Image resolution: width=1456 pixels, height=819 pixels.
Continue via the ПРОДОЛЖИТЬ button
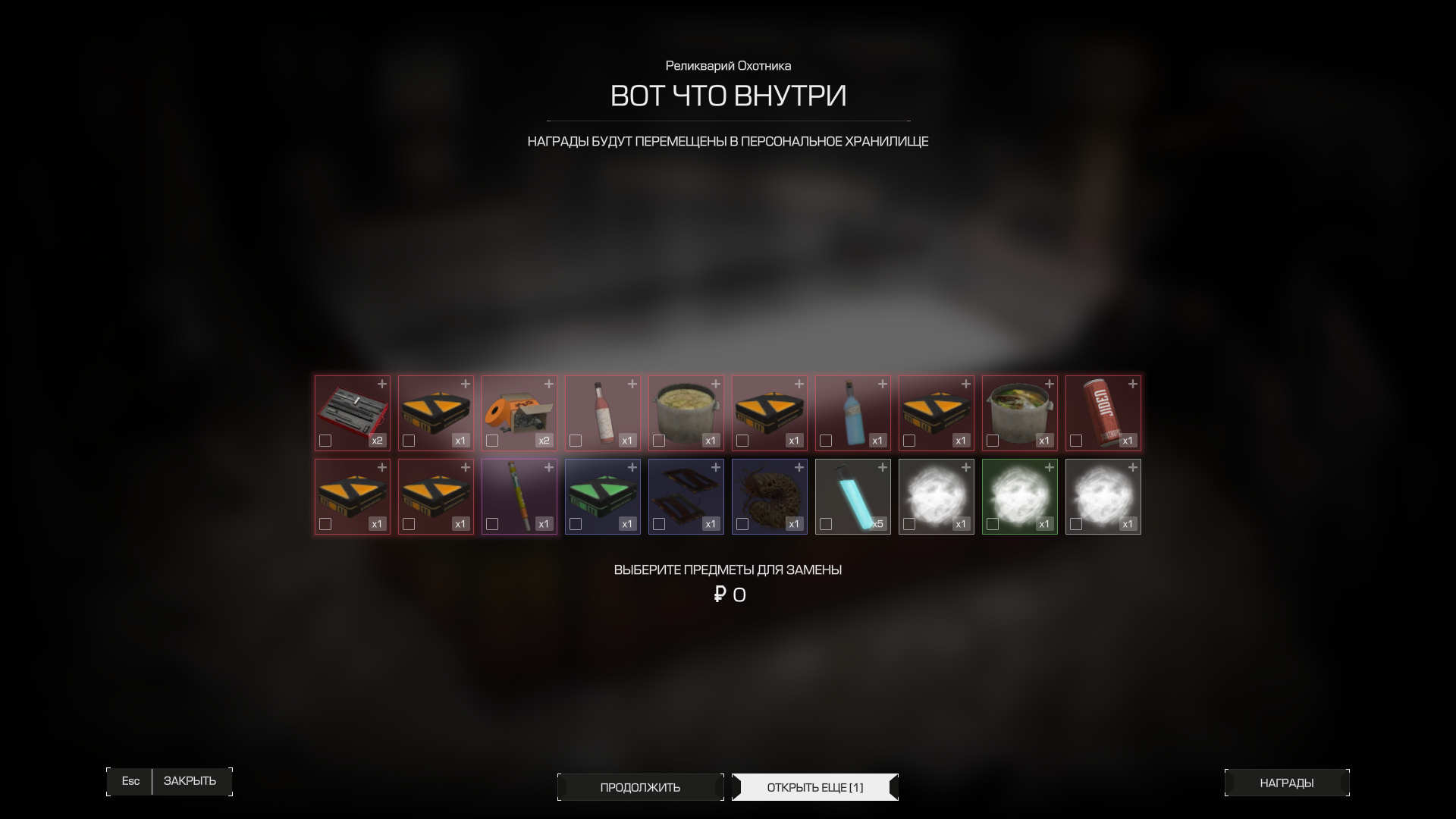tap(640, 787)
